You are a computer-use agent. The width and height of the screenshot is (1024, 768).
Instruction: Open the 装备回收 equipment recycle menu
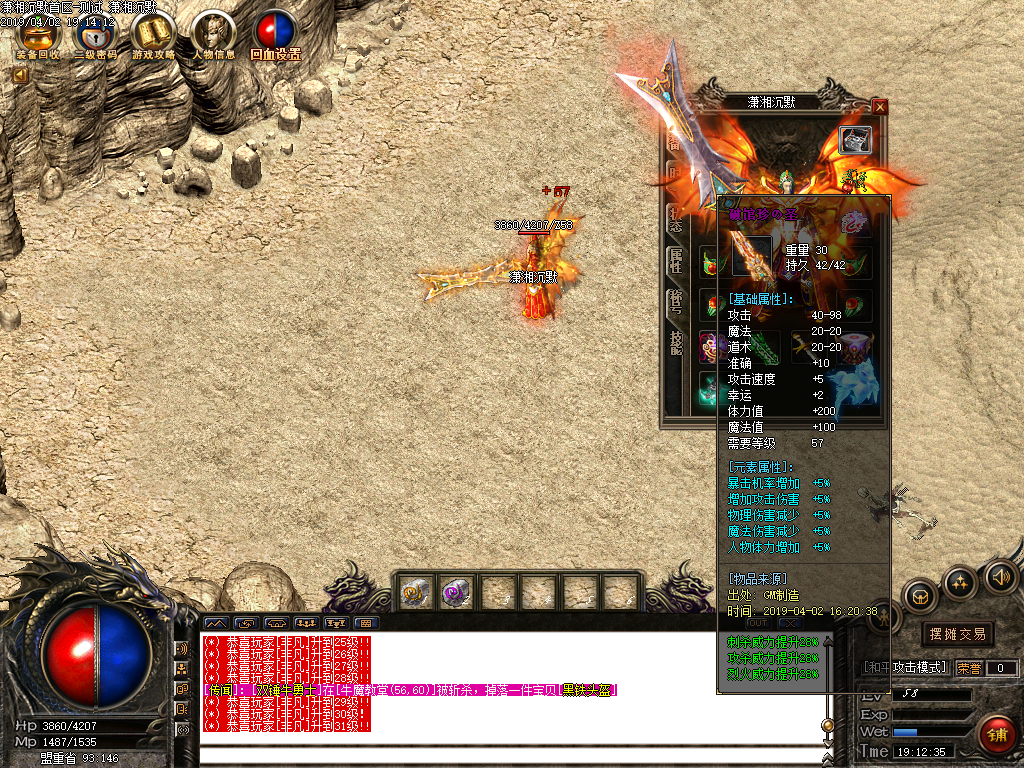tap(40, 36)
